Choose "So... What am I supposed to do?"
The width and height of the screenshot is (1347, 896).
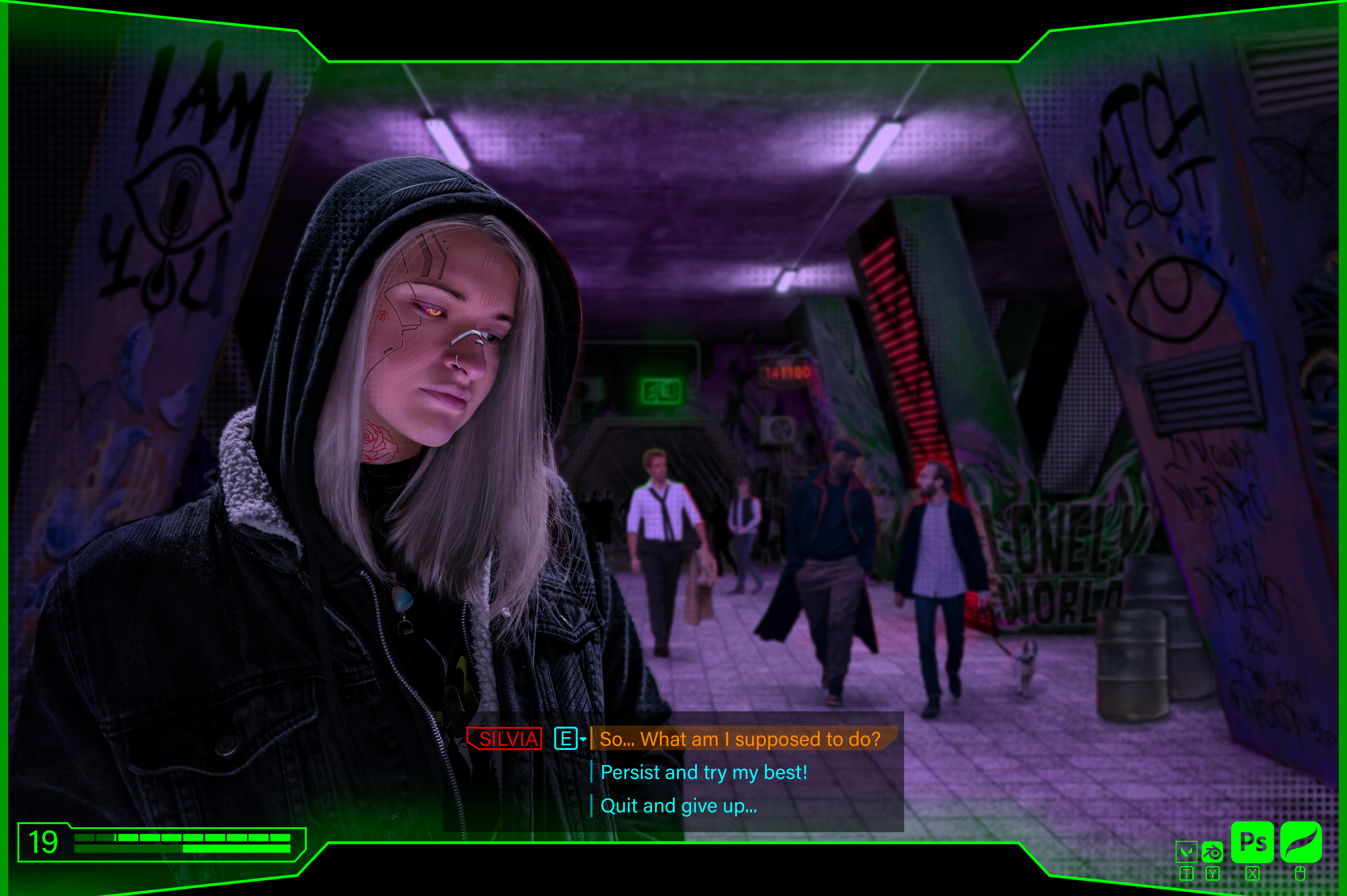click(x=740, y=739)
